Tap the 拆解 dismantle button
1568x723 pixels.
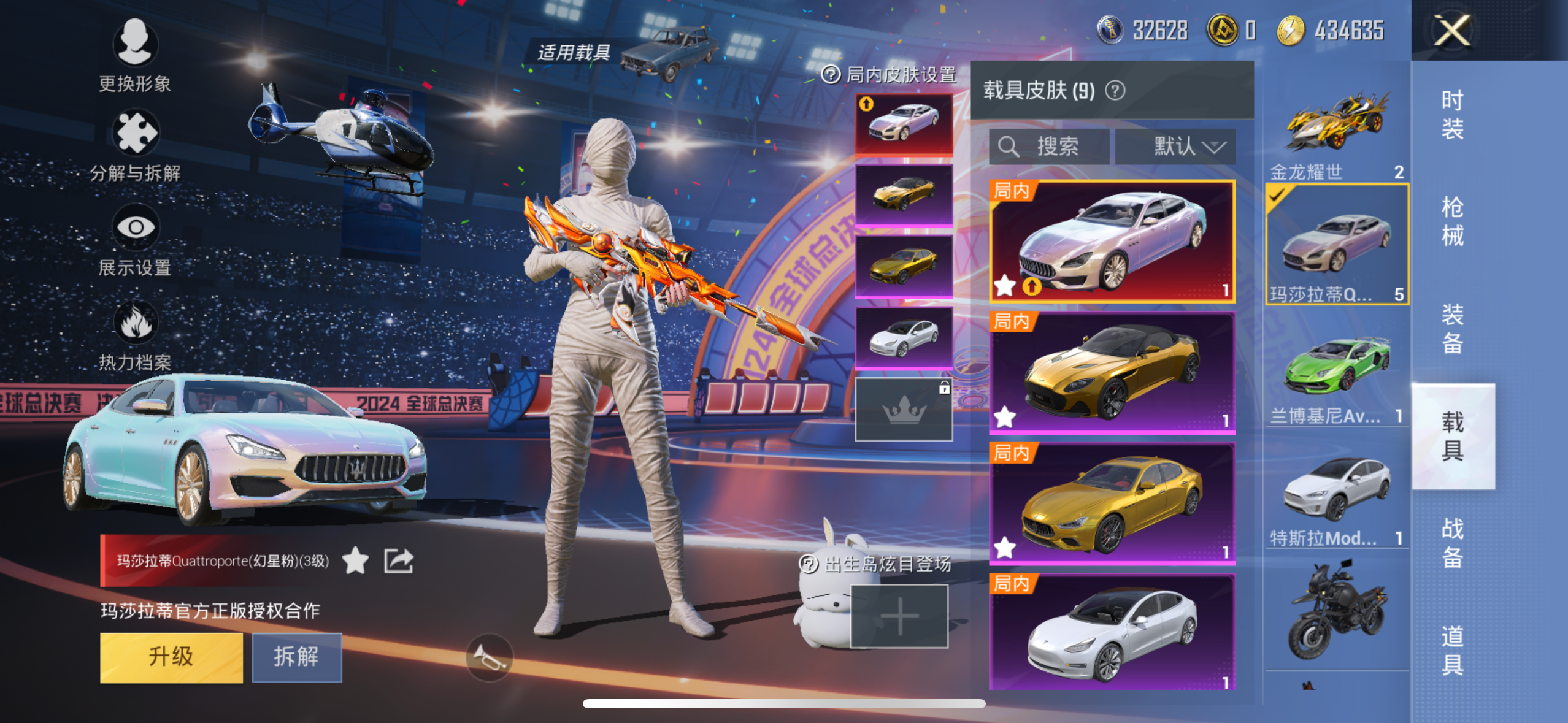(297, 657)
